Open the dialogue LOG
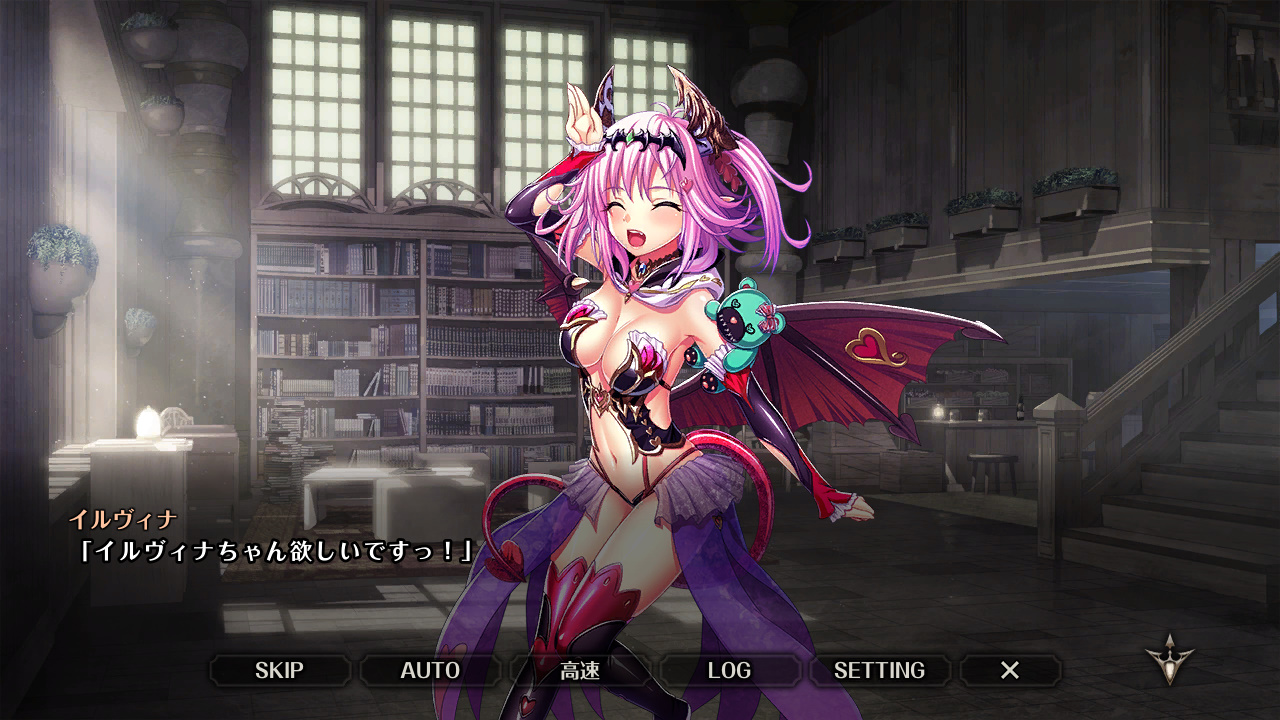This screenshot has width=1280, height=720. coord(729,670)
